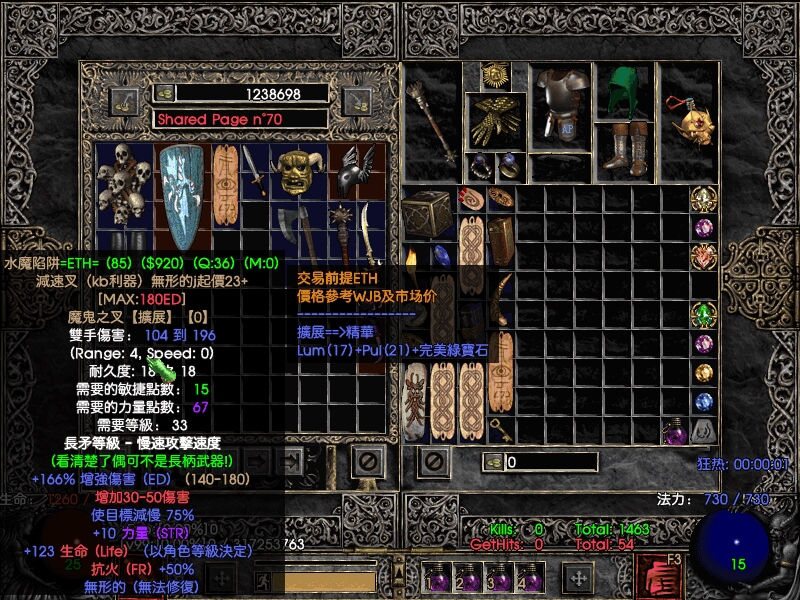The width and height of the screenshot is (800, 600).
Task: Pick up the Horadric Cube in inventory
Action: pos(428,213)
